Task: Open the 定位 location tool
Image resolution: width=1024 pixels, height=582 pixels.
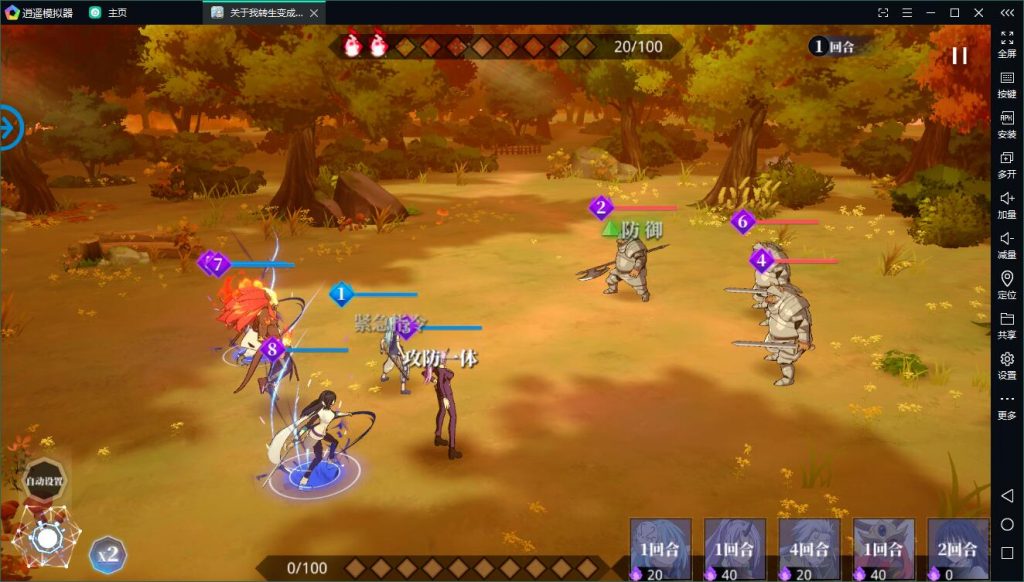Action: click(1006, 284)
